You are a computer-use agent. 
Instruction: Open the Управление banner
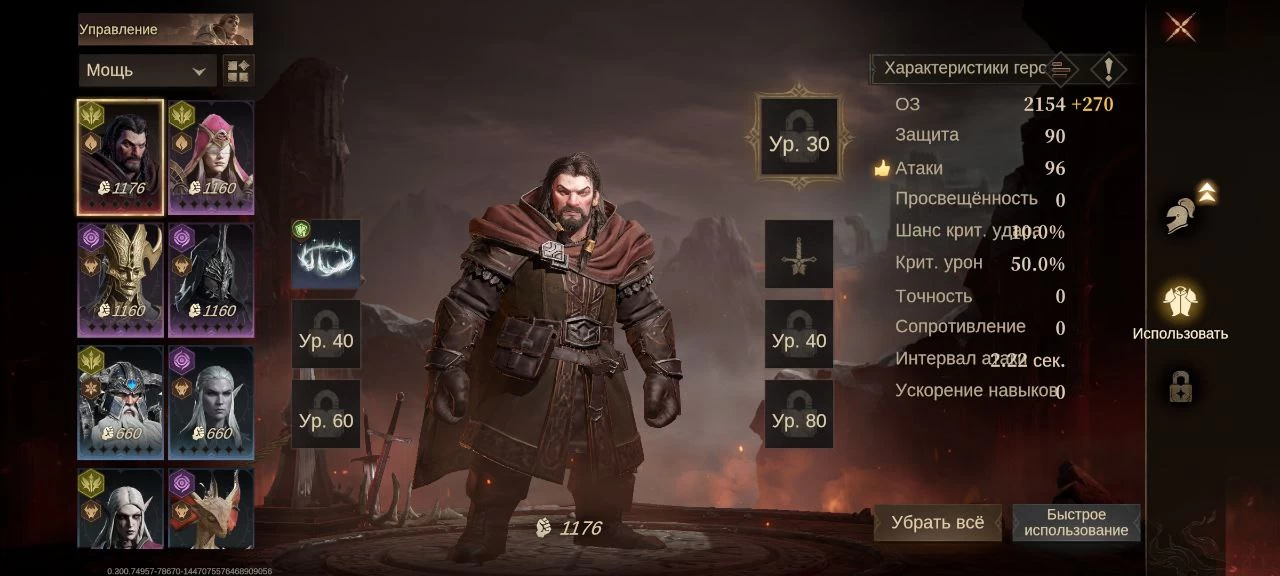[x=165, y=29]
